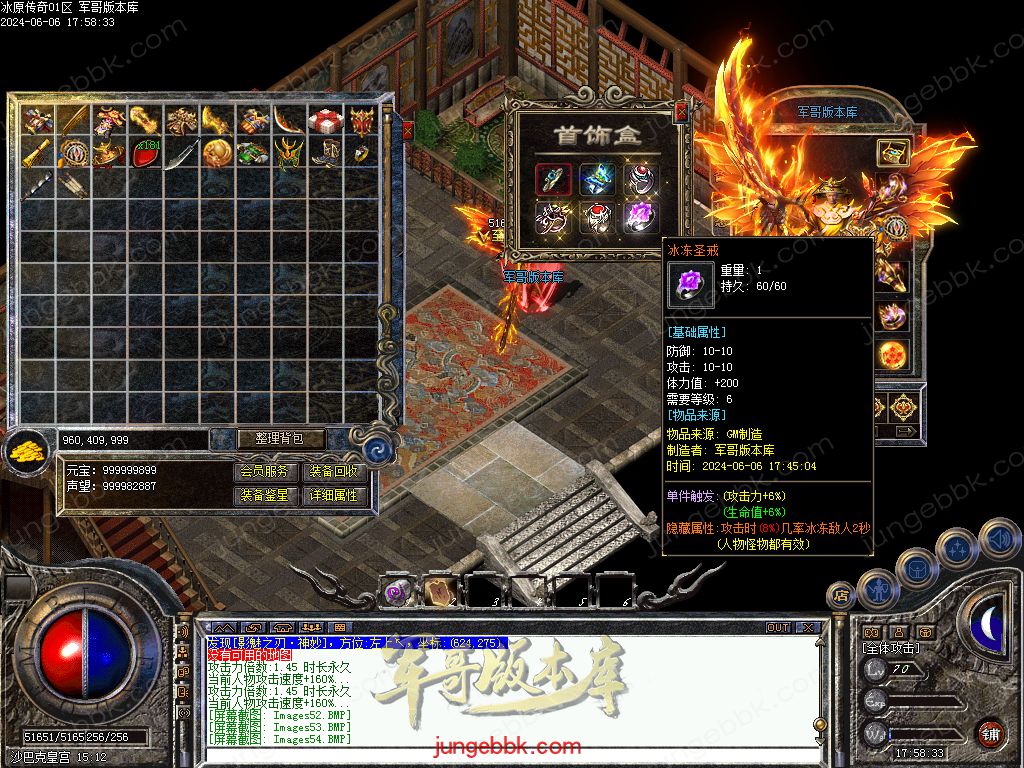Viewport: 1024px width, 768px height.
Task: Pick the blue crystal item in jewelry box
Action: coord(597,179)
